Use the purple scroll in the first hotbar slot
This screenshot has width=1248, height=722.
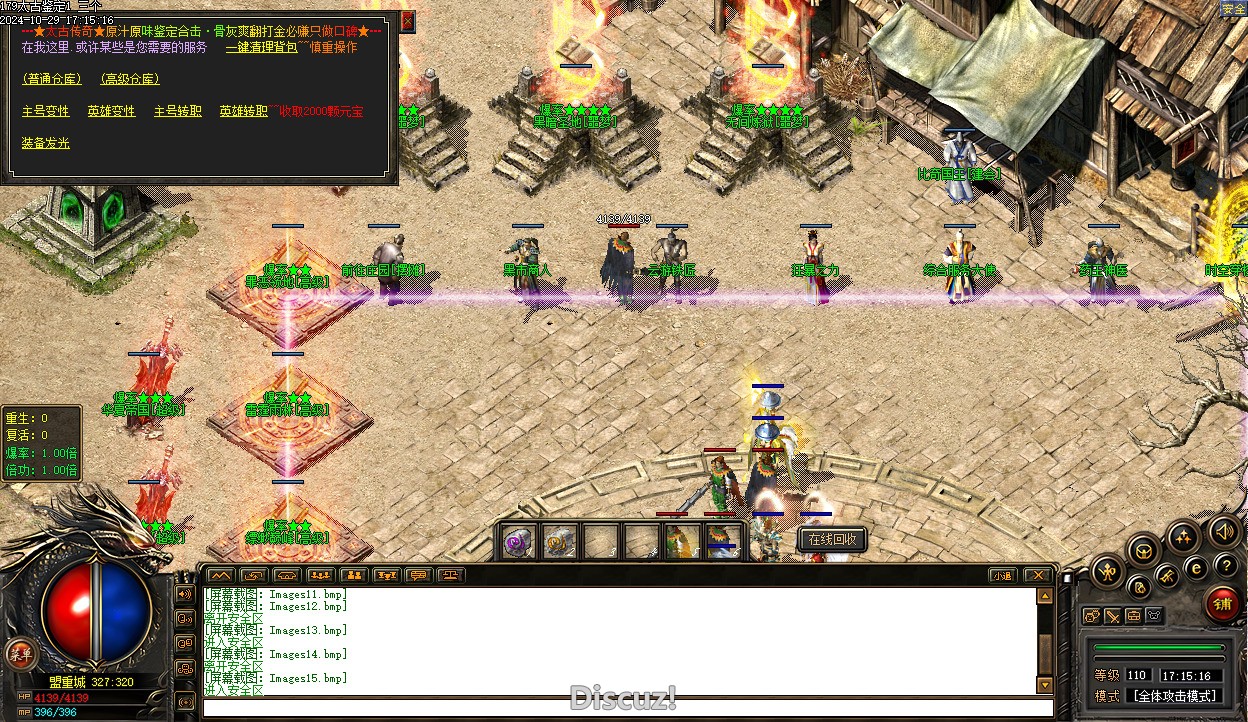518,542
